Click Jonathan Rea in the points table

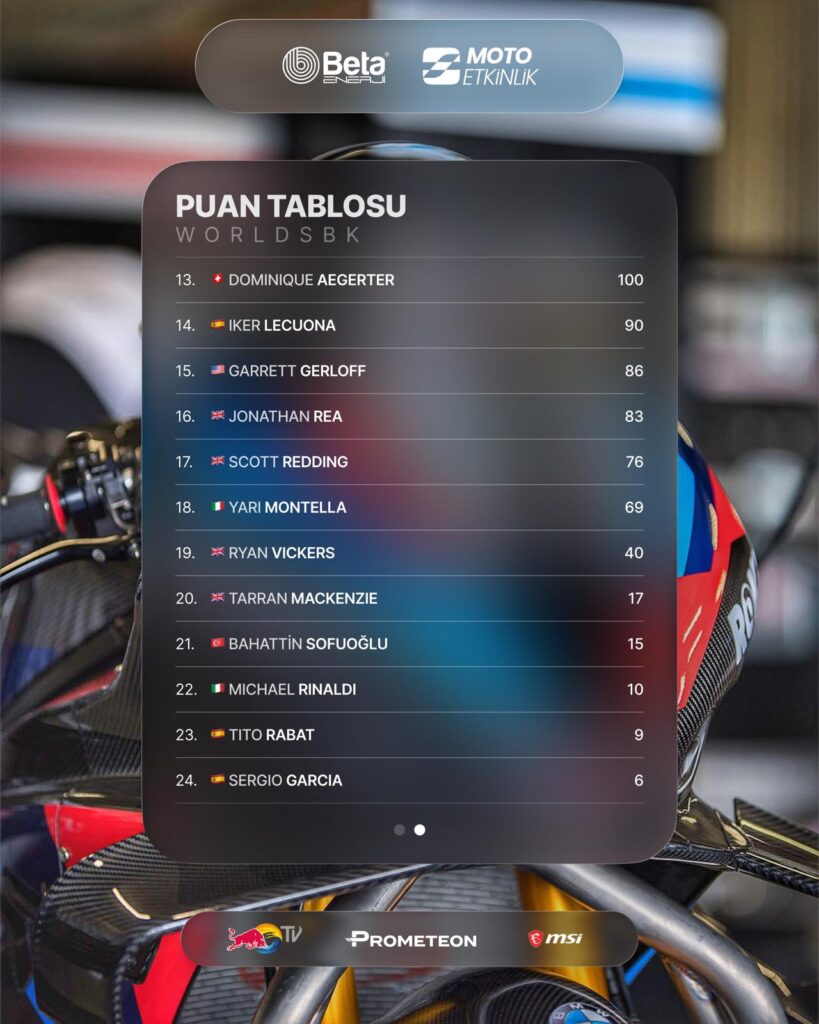[409, 416]
